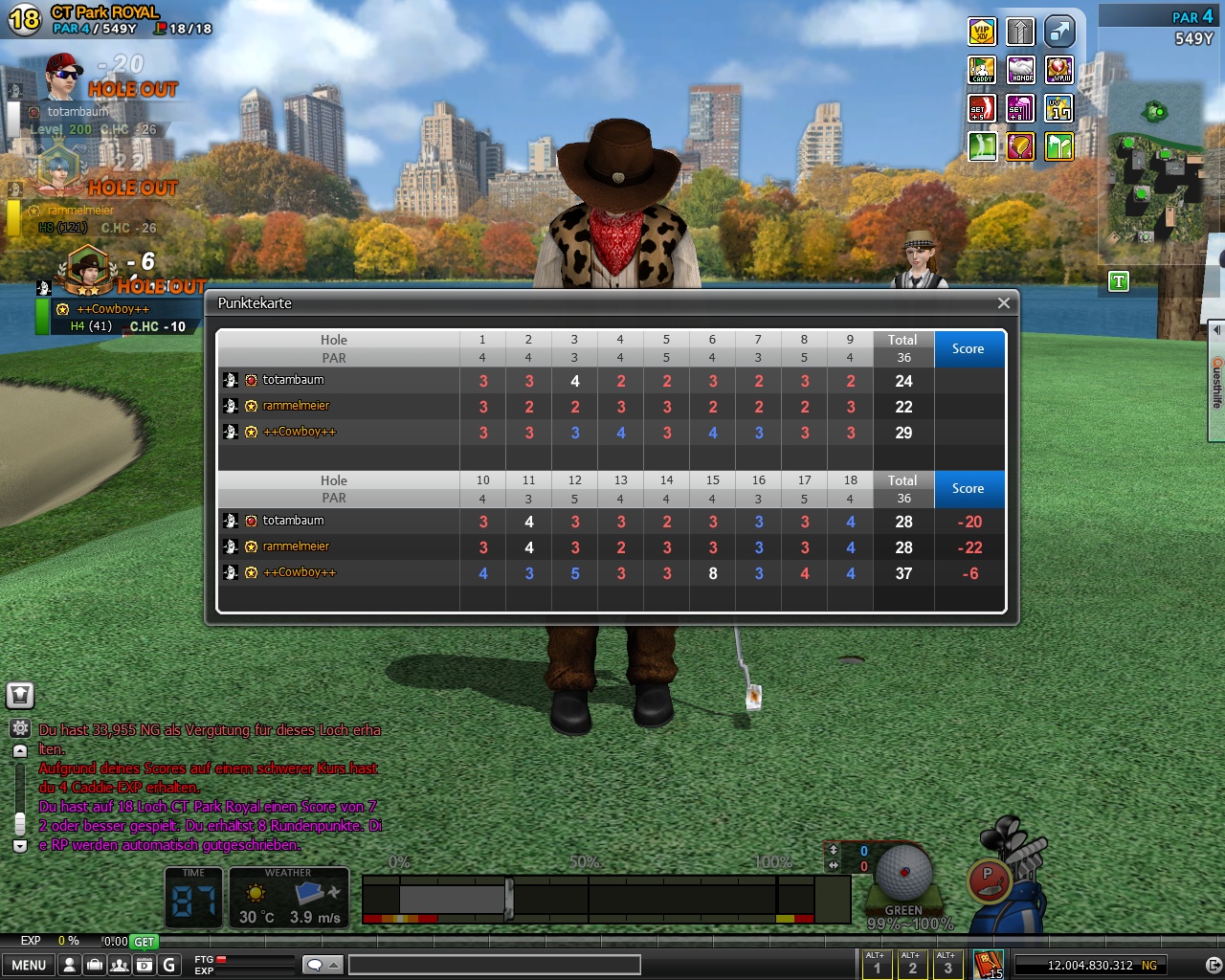Open the daily calendar icon
The width and height of the screenshot is (1225, 980).
pos(144,965)
